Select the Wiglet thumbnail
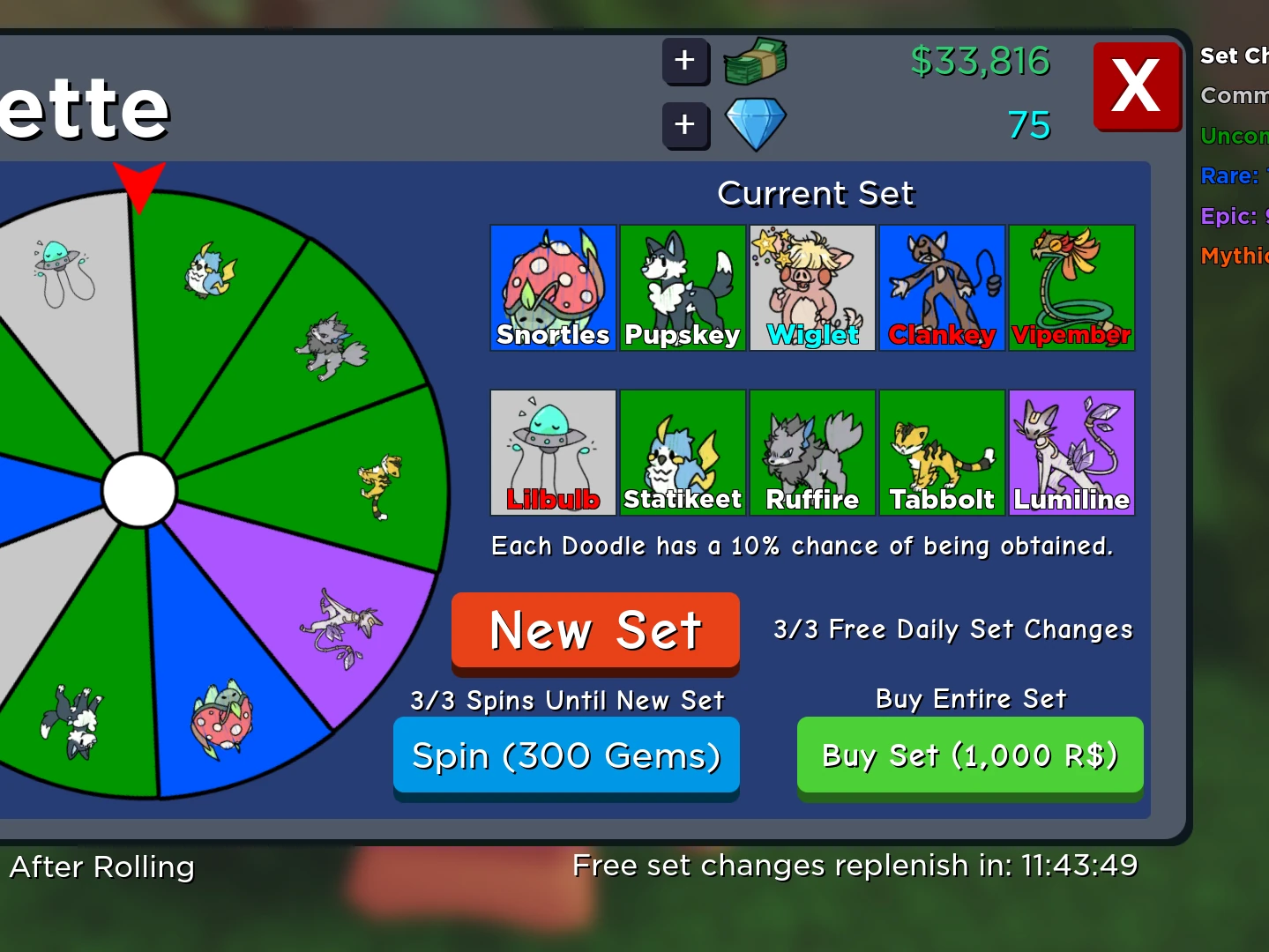 [811, 287]
